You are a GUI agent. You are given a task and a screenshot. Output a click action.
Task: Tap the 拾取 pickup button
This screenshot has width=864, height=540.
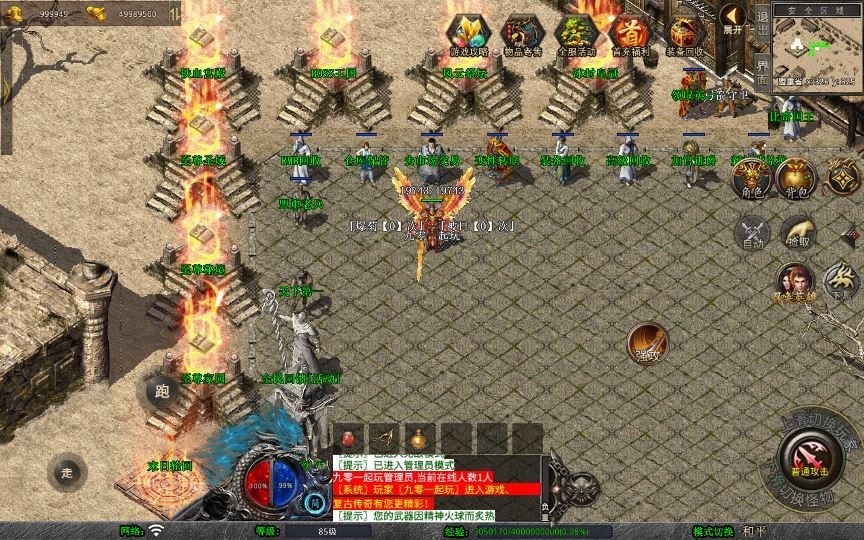tap(797, 231)
